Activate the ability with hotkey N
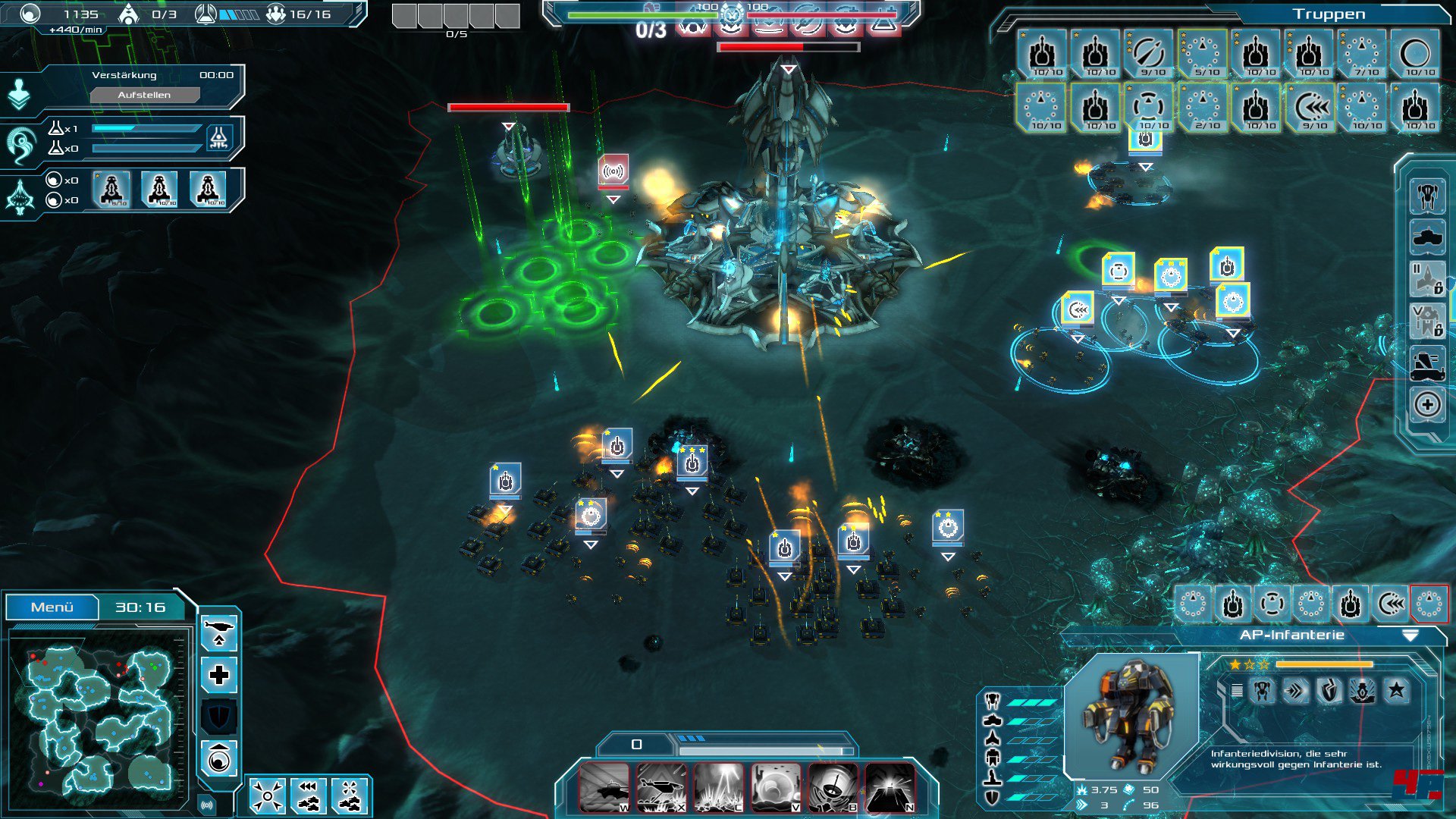Image resolution: width=1456 pixels, height=819 pixels. [890, 788]
